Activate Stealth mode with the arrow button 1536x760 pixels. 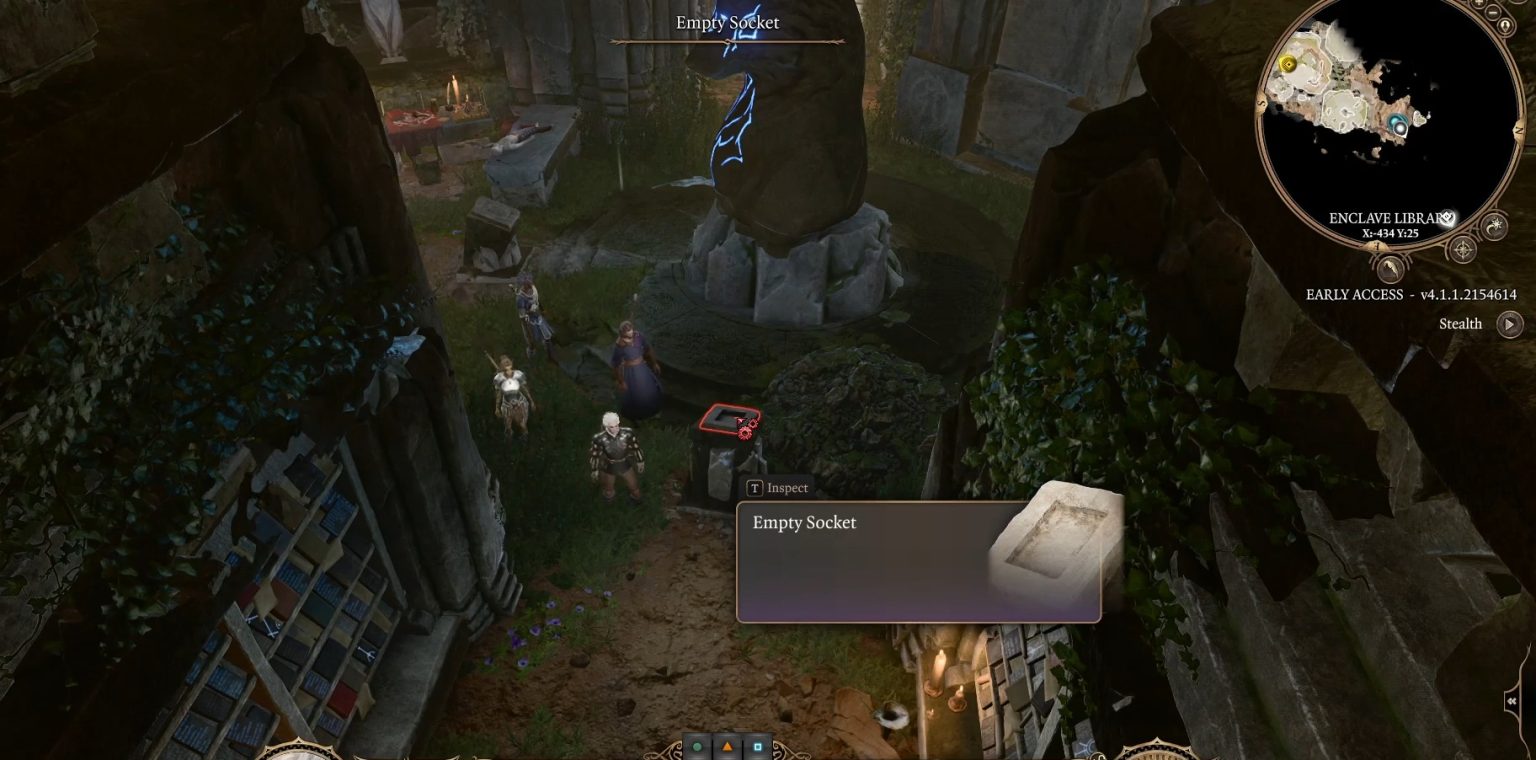pyautogui.click(x=1508, y=322)
